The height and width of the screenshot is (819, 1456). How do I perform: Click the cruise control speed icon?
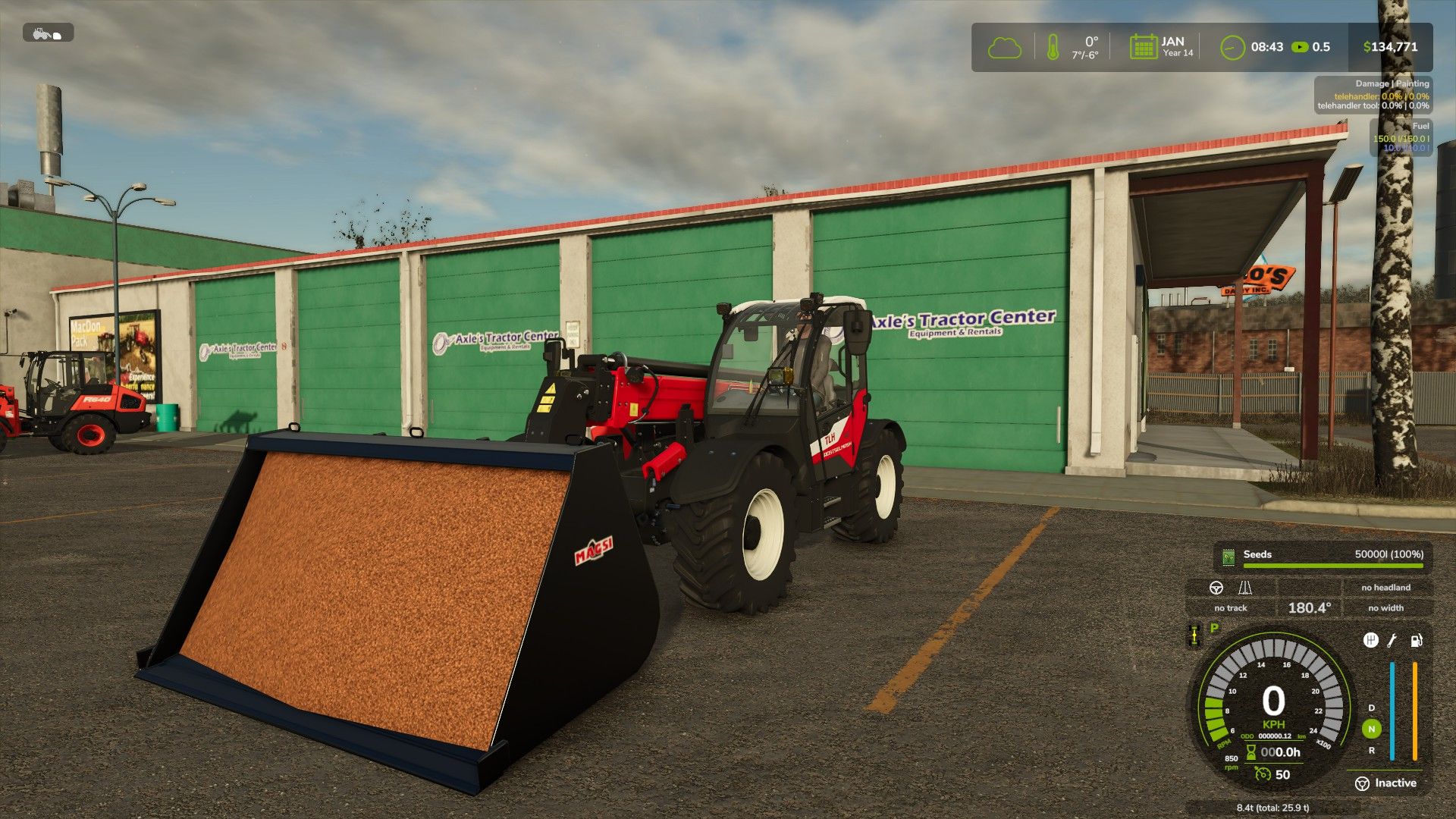click(x=1263, y=774)
